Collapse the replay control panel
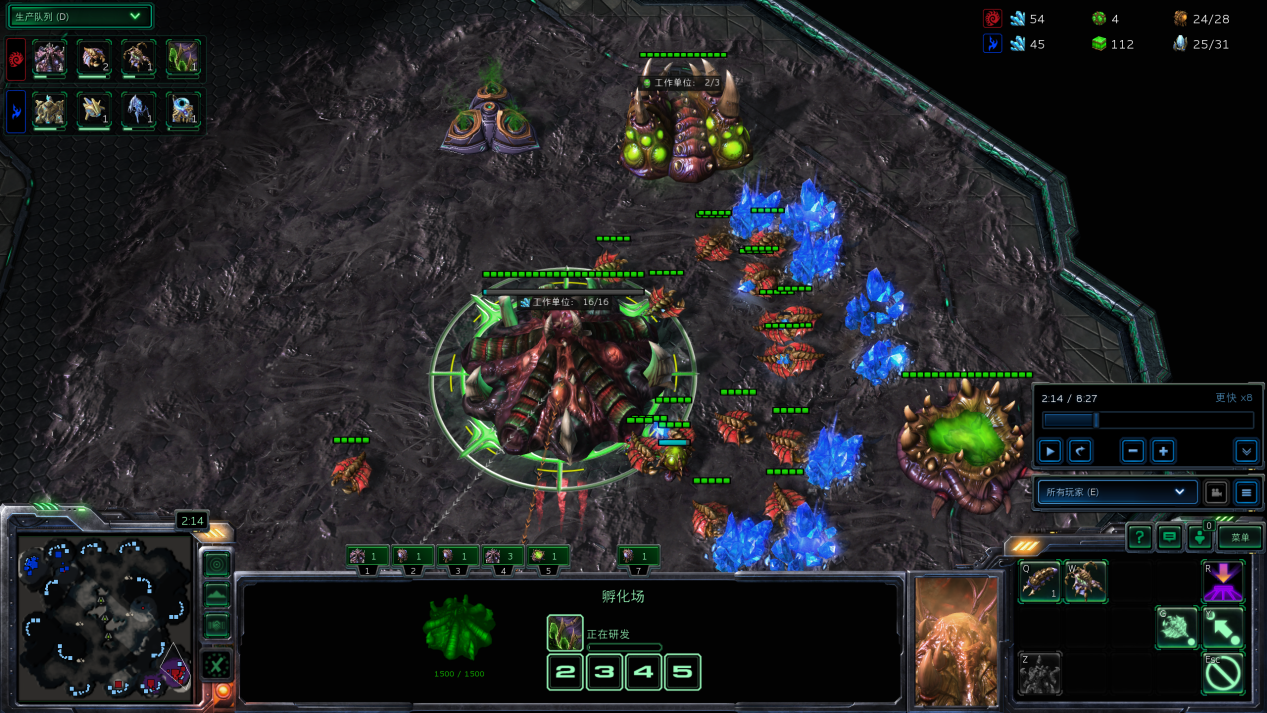The width and height of the screenshot is (1267, 713). (x=1245, y=451)
